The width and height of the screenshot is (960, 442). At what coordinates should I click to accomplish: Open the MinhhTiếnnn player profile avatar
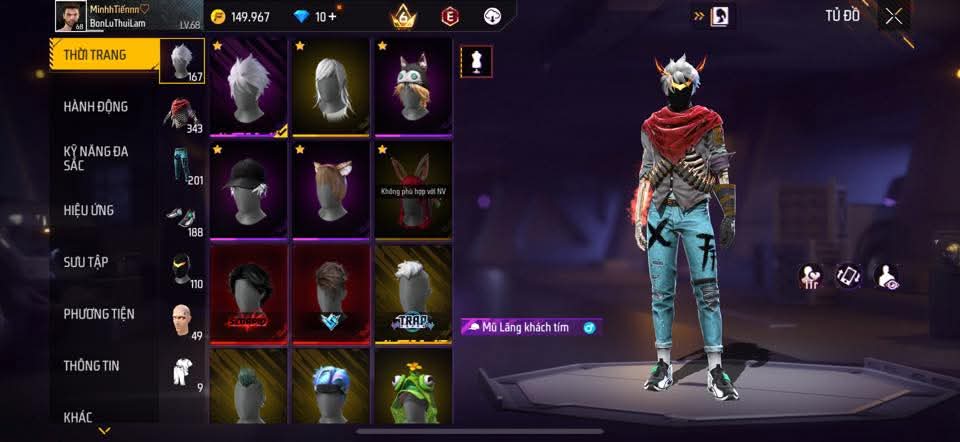coord(69,16)
